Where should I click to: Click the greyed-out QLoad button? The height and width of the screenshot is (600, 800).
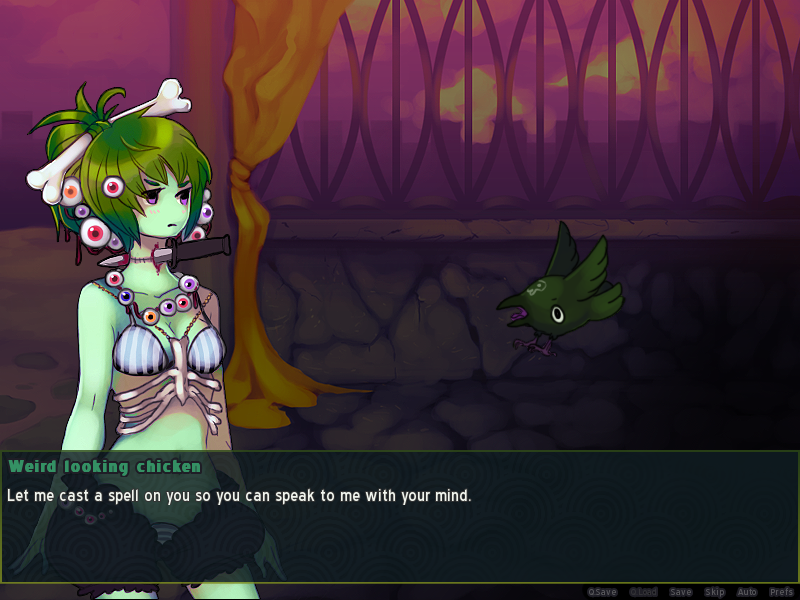pos(643,592)
